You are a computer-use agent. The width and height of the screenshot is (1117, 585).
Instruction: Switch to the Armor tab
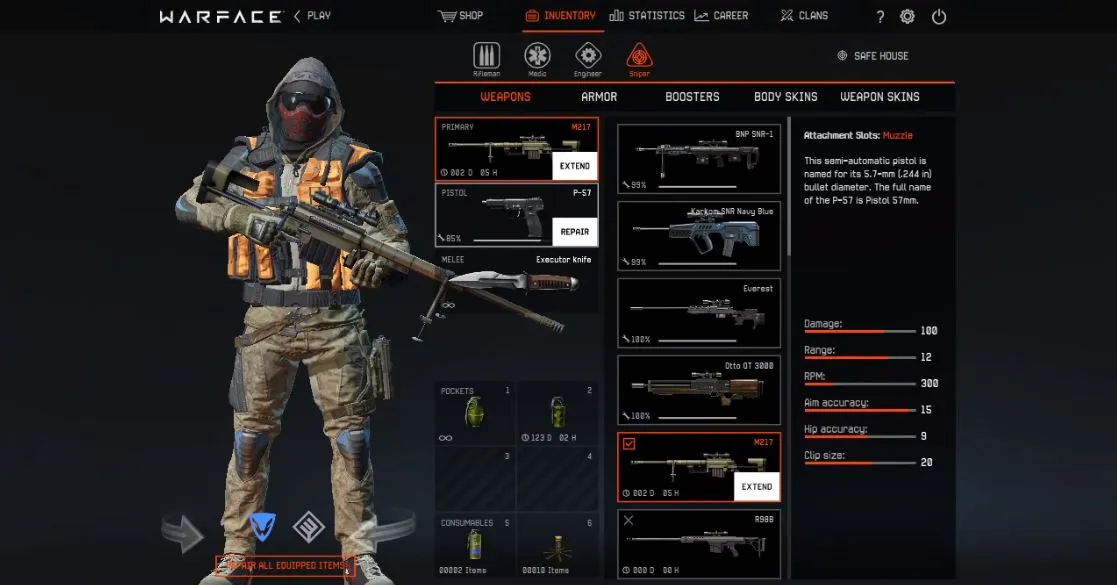[x=599, y=97]
